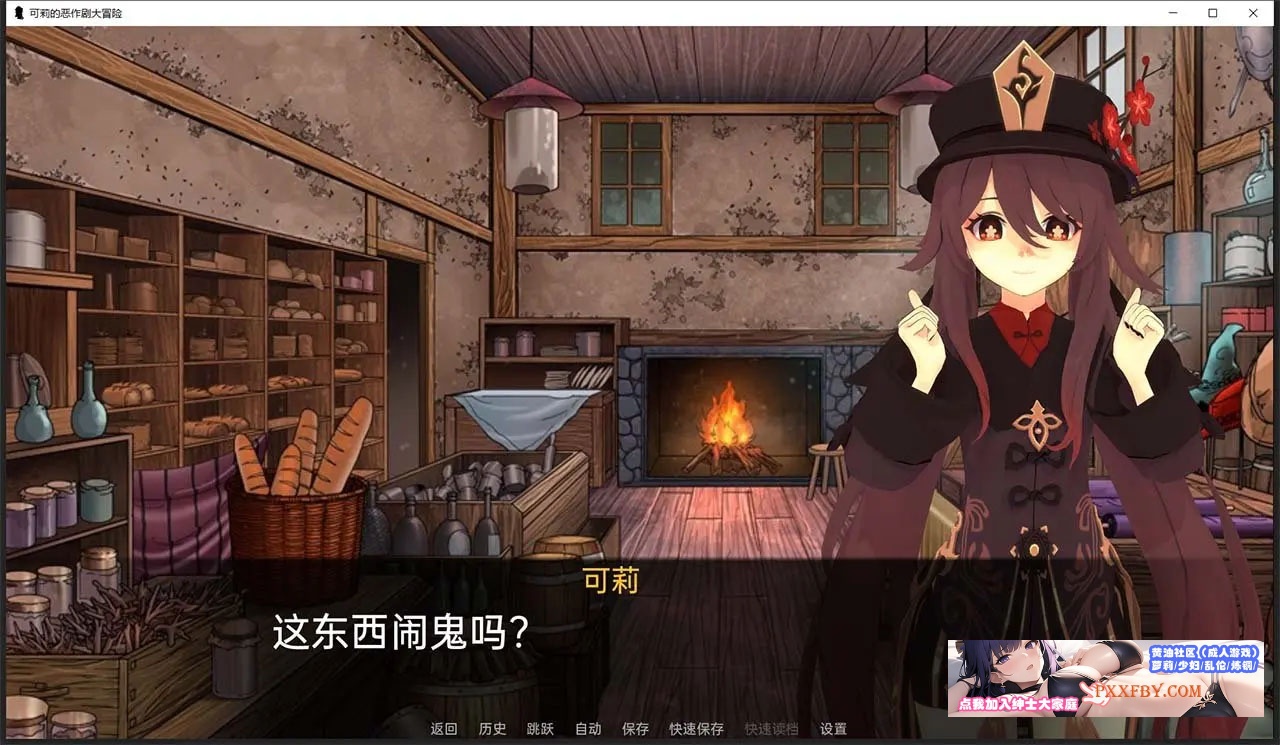This screenshot has height=745, width=1280.
Task: Enable 自动 auto-play mode
Action: pos(588,730)
